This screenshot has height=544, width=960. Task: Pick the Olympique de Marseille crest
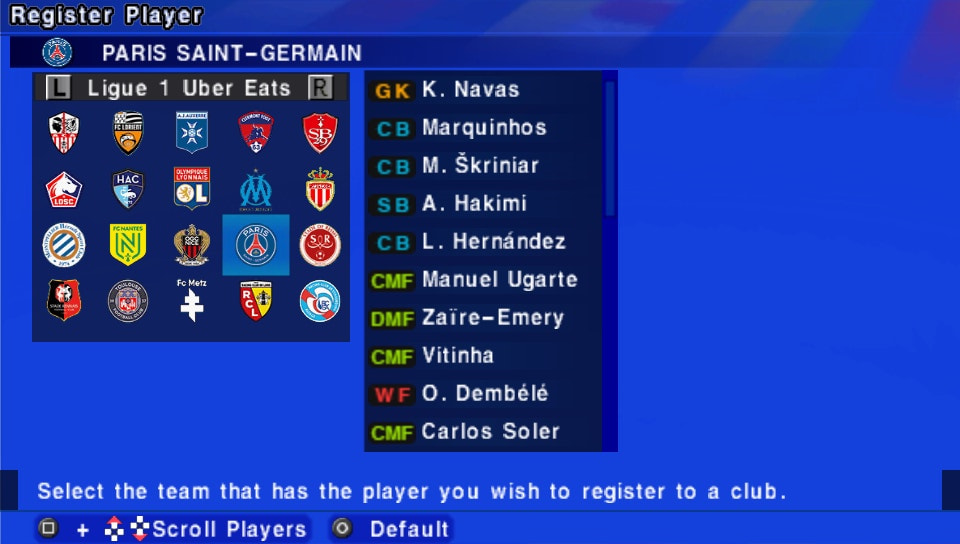coord(256,188)
